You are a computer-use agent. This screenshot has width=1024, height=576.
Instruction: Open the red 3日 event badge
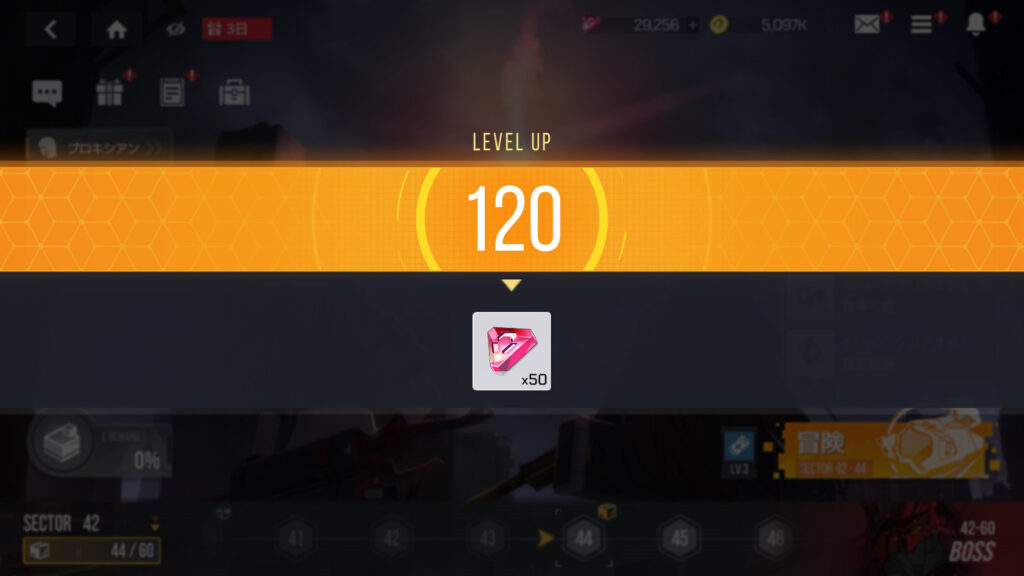236,29
